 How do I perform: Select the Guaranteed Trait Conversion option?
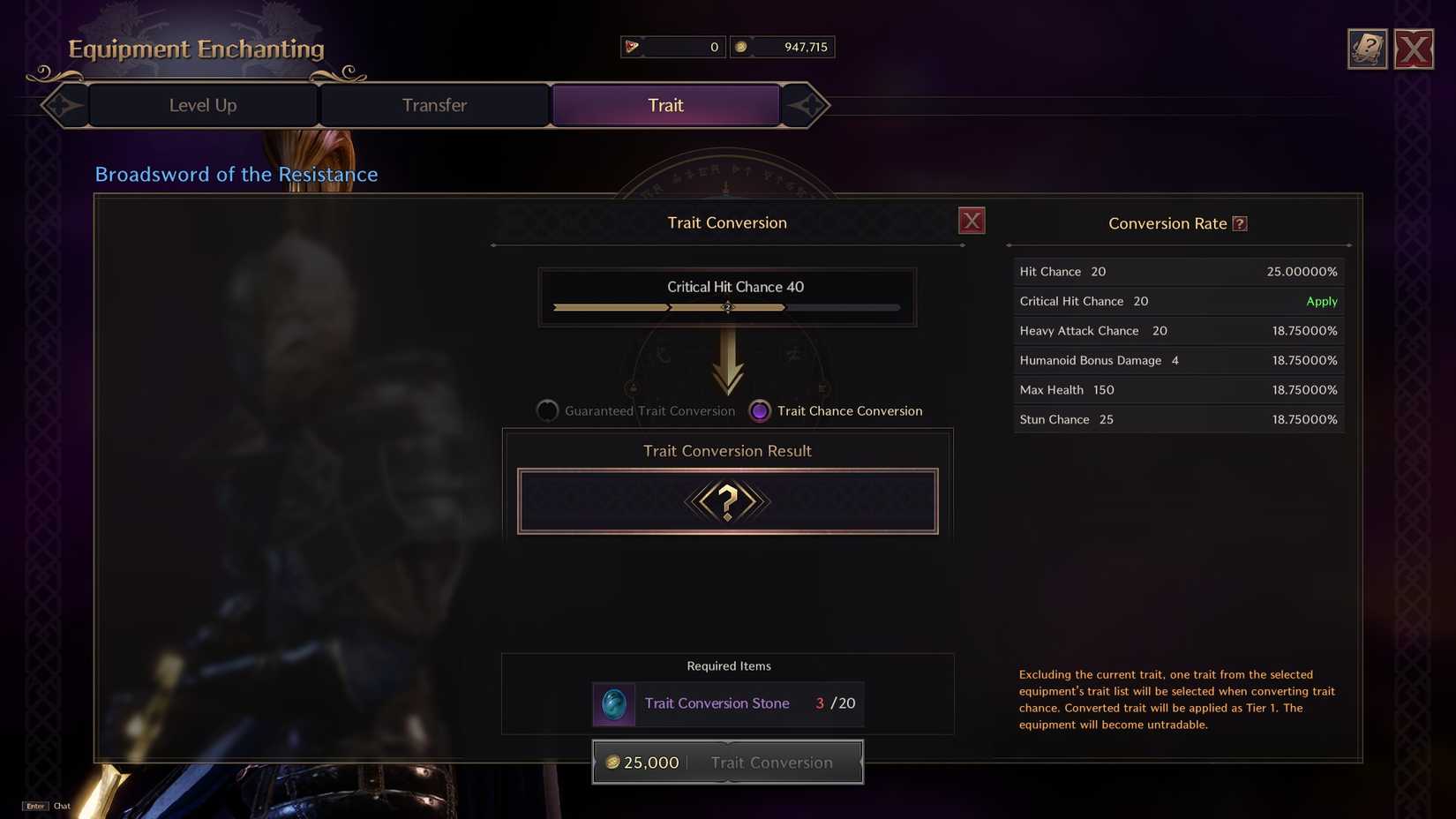(x=547, y=410)
